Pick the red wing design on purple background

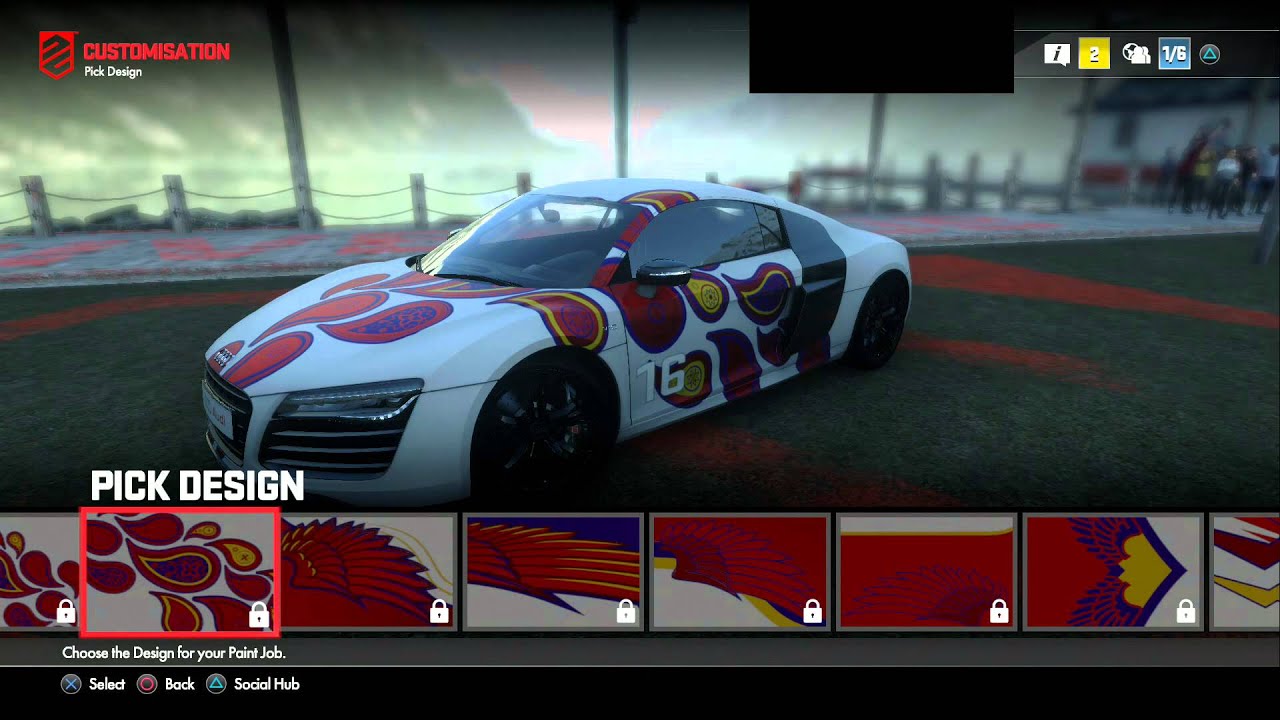click(553, 572)
